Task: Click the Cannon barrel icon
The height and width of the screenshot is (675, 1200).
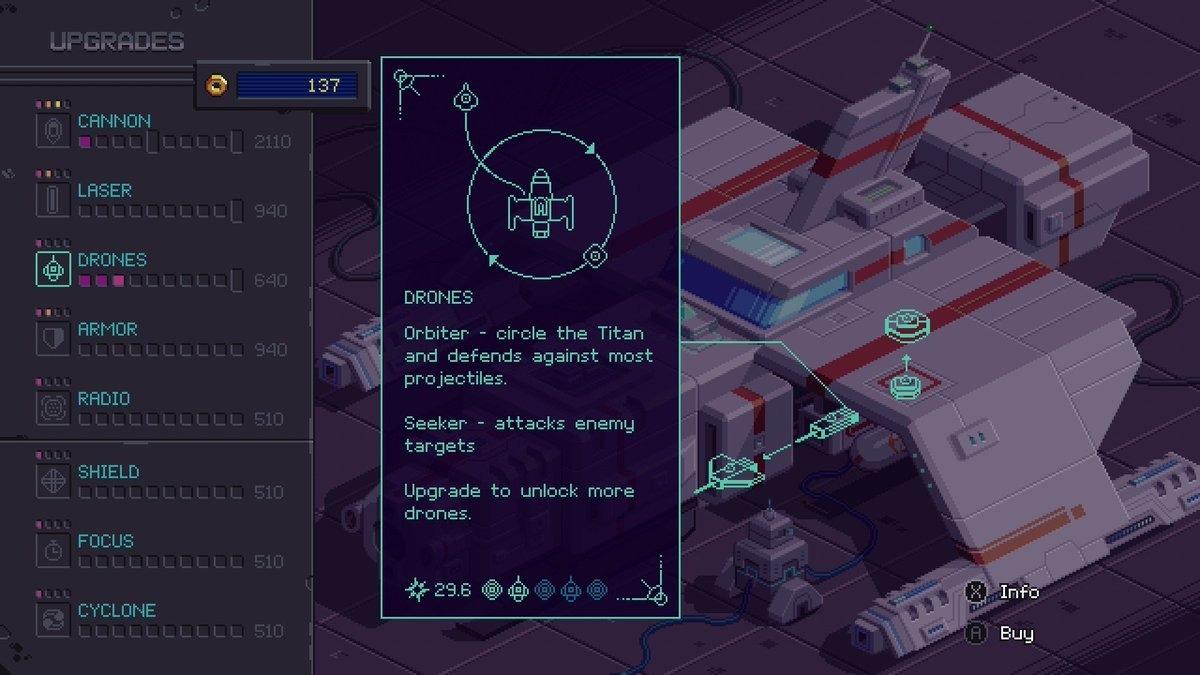Action: 53,130
